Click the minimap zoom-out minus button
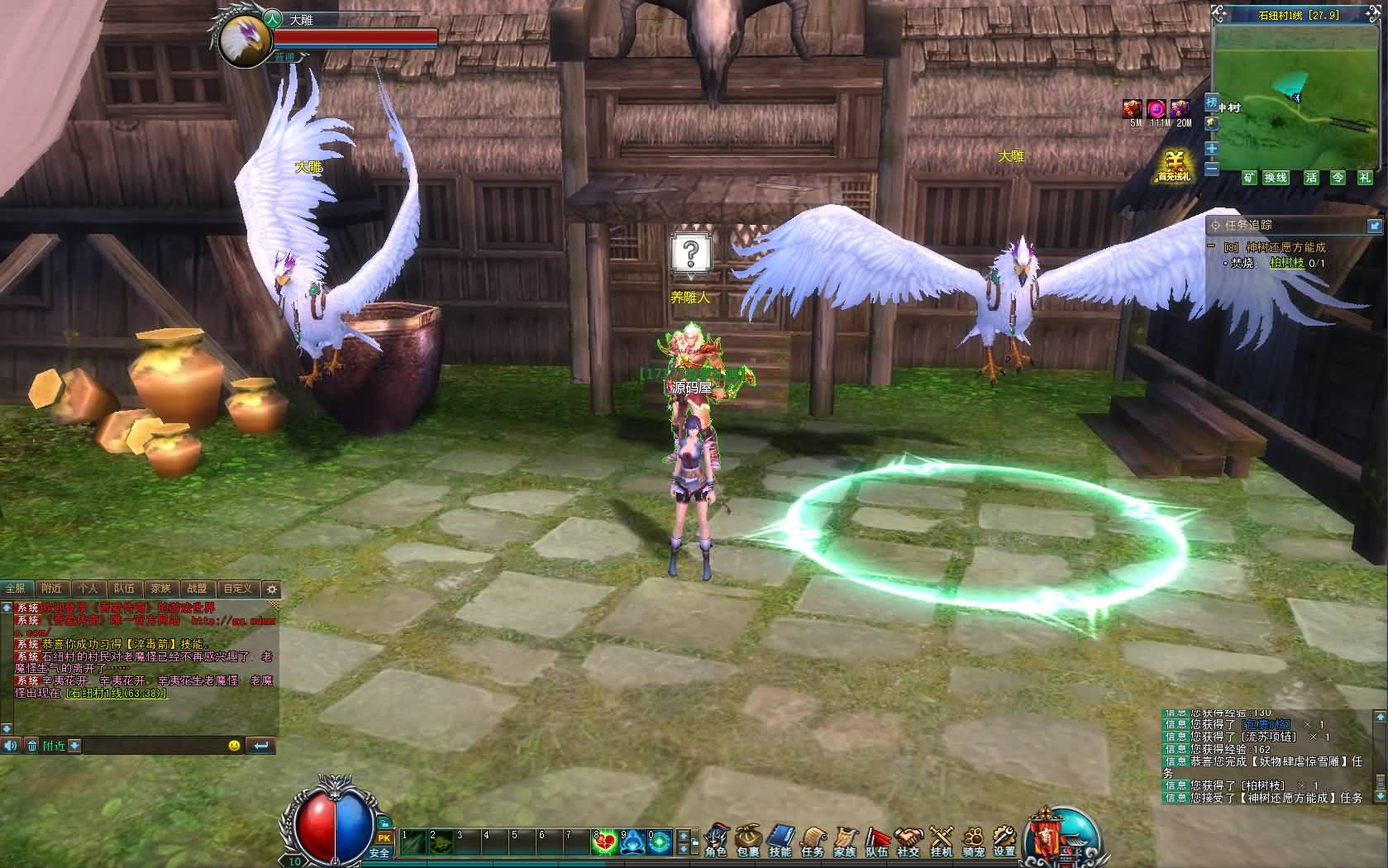Screen dimensions: 1388x868 pyautogui.click(x=1212, y=169)
